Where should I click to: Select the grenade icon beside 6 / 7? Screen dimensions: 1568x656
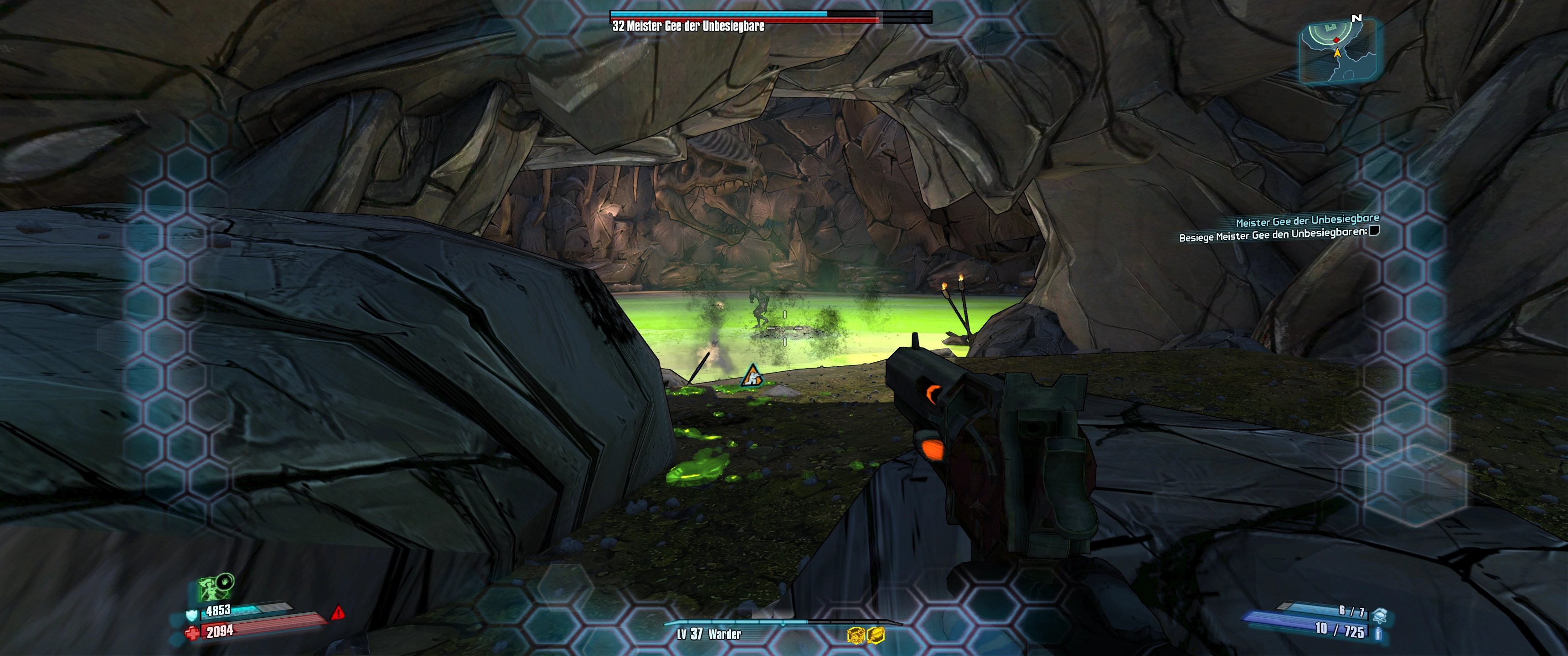point(1379,615)
